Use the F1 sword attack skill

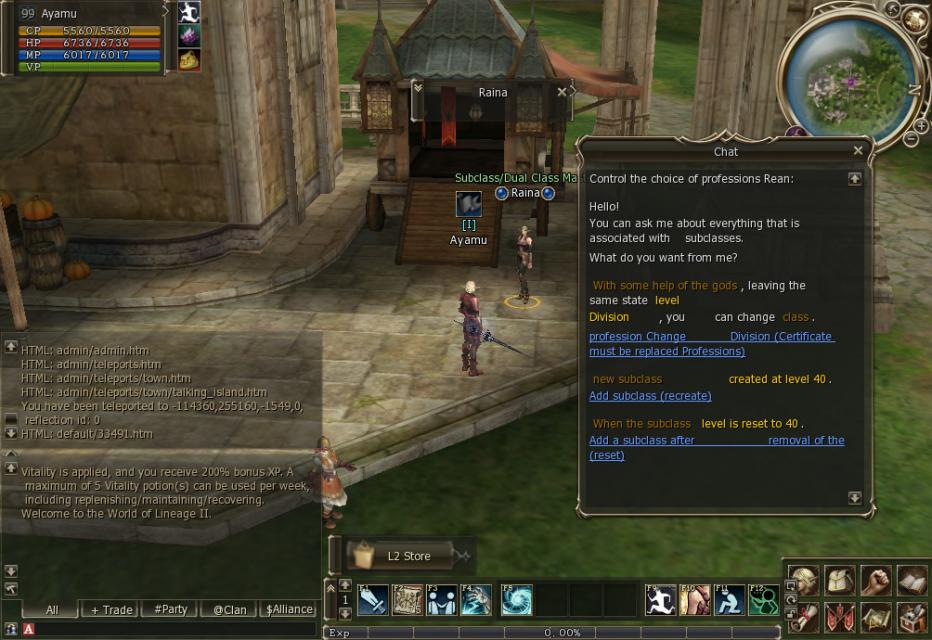click(372, 600)
